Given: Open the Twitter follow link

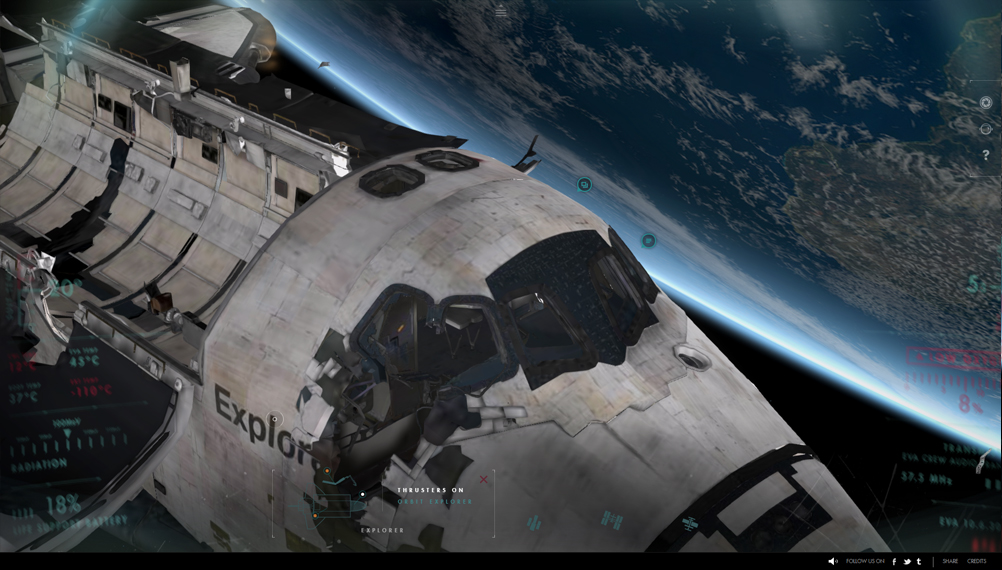Looking at the screenshot, I should tap(907, 561).
